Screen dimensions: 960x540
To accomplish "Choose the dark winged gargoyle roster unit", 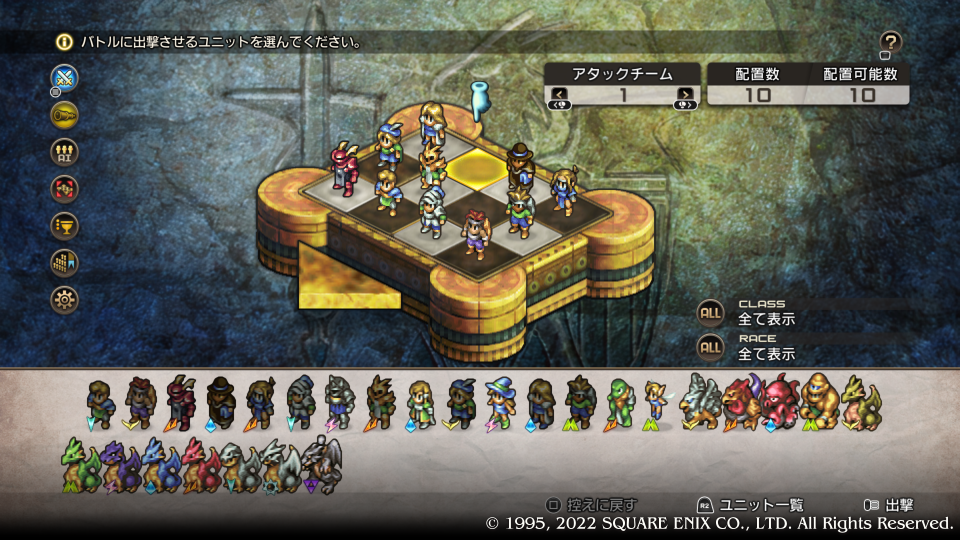I will coord(322,465).
